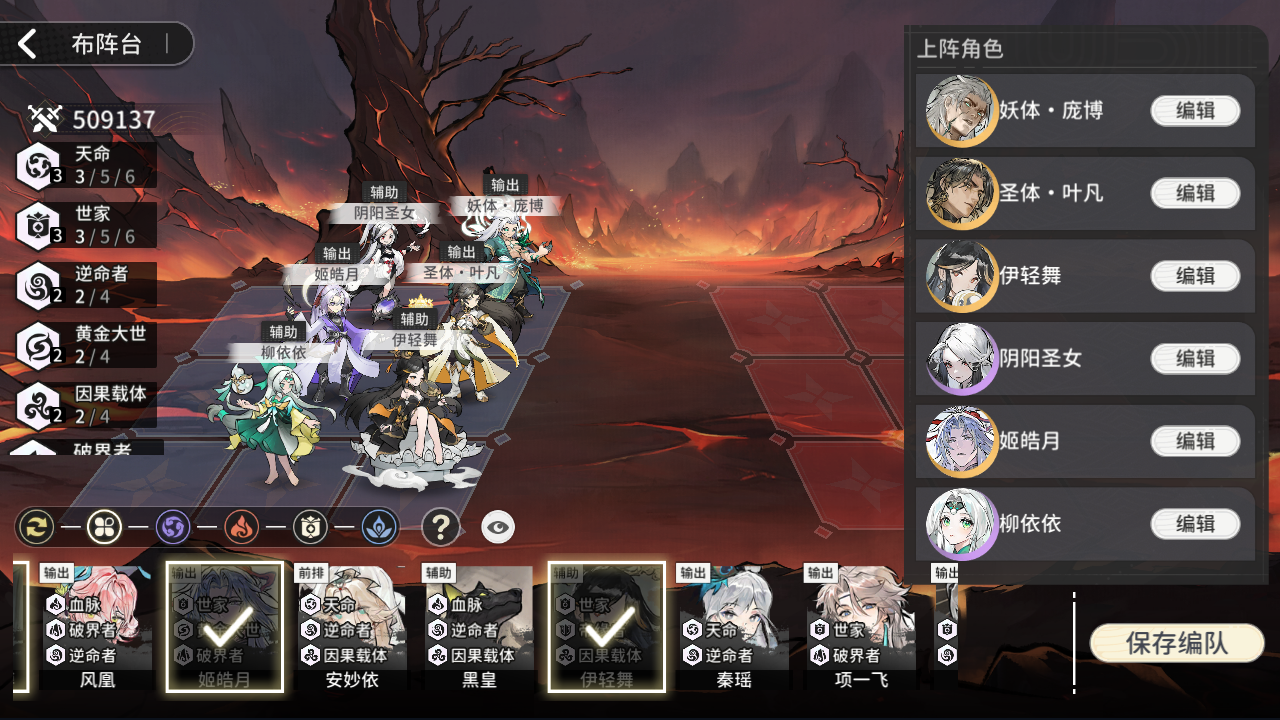Screen dimensions: 1280x720
Task: Choose the 项一飞 character card
Action: [860, 627]
